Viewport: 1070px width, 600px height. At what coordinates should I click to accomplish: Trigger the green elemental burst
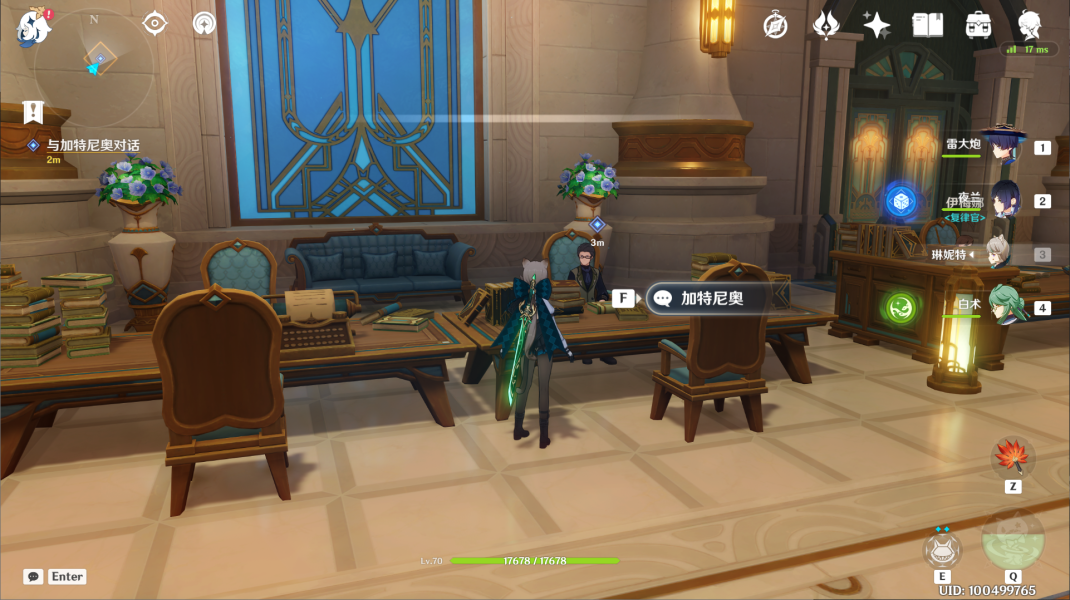pyautogui.click(x=1012, y=540)
